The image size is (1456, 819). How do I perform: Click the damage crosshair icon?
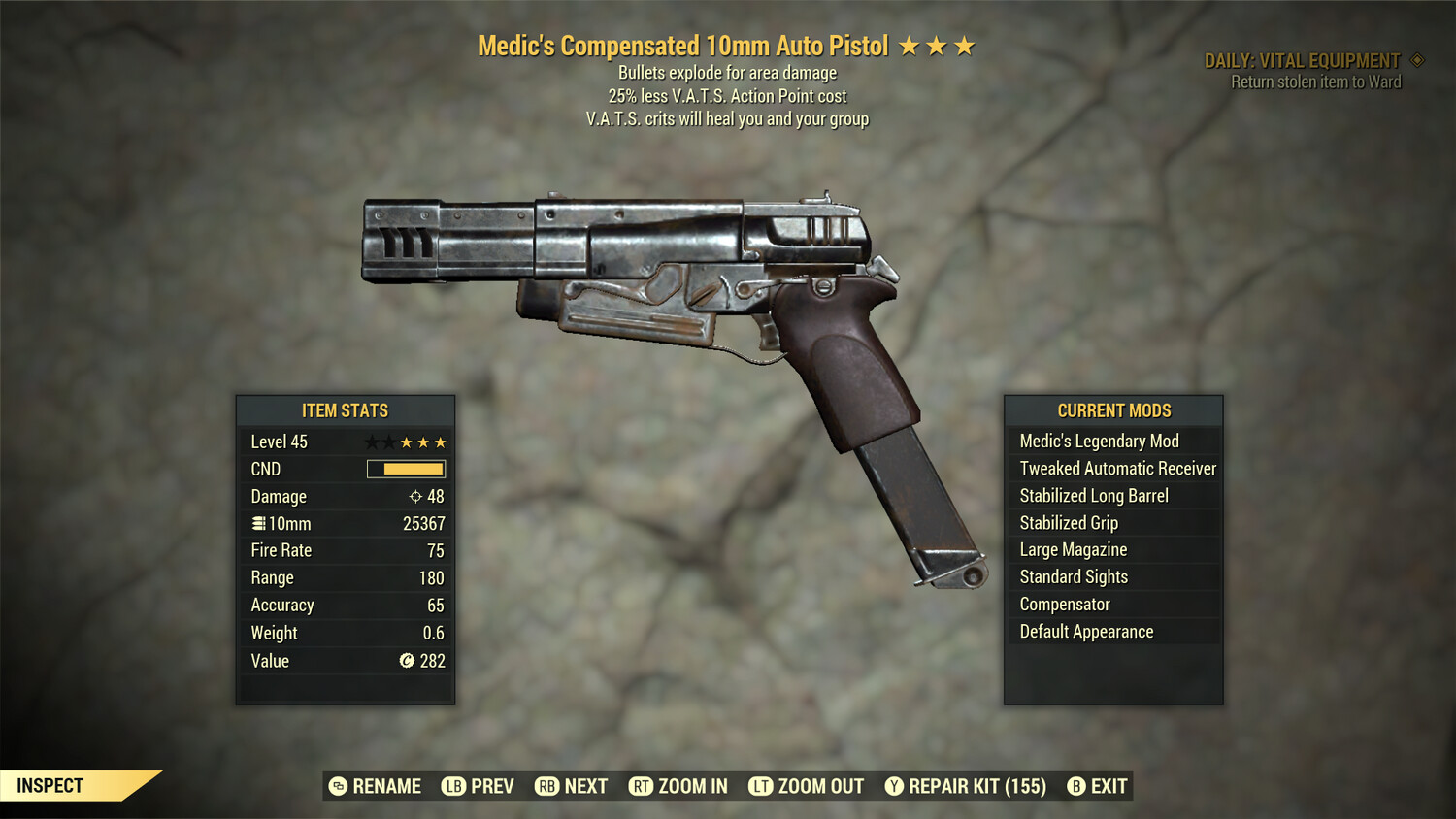click(417, 496)
